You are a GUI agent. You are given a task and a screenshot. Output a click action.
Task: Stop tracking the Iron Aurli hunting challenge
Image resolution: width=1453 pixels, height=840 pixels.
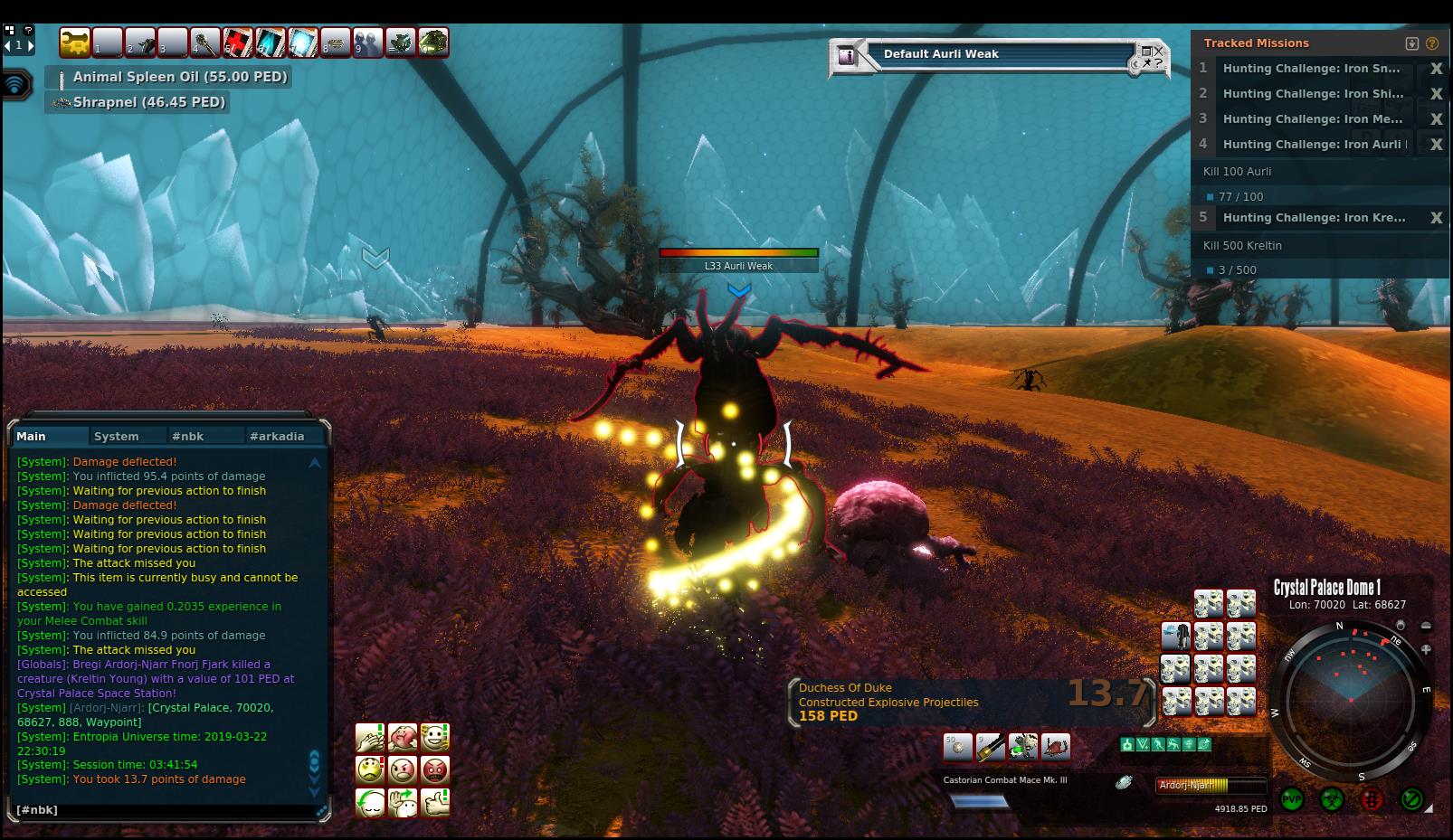coord(1435,145)
